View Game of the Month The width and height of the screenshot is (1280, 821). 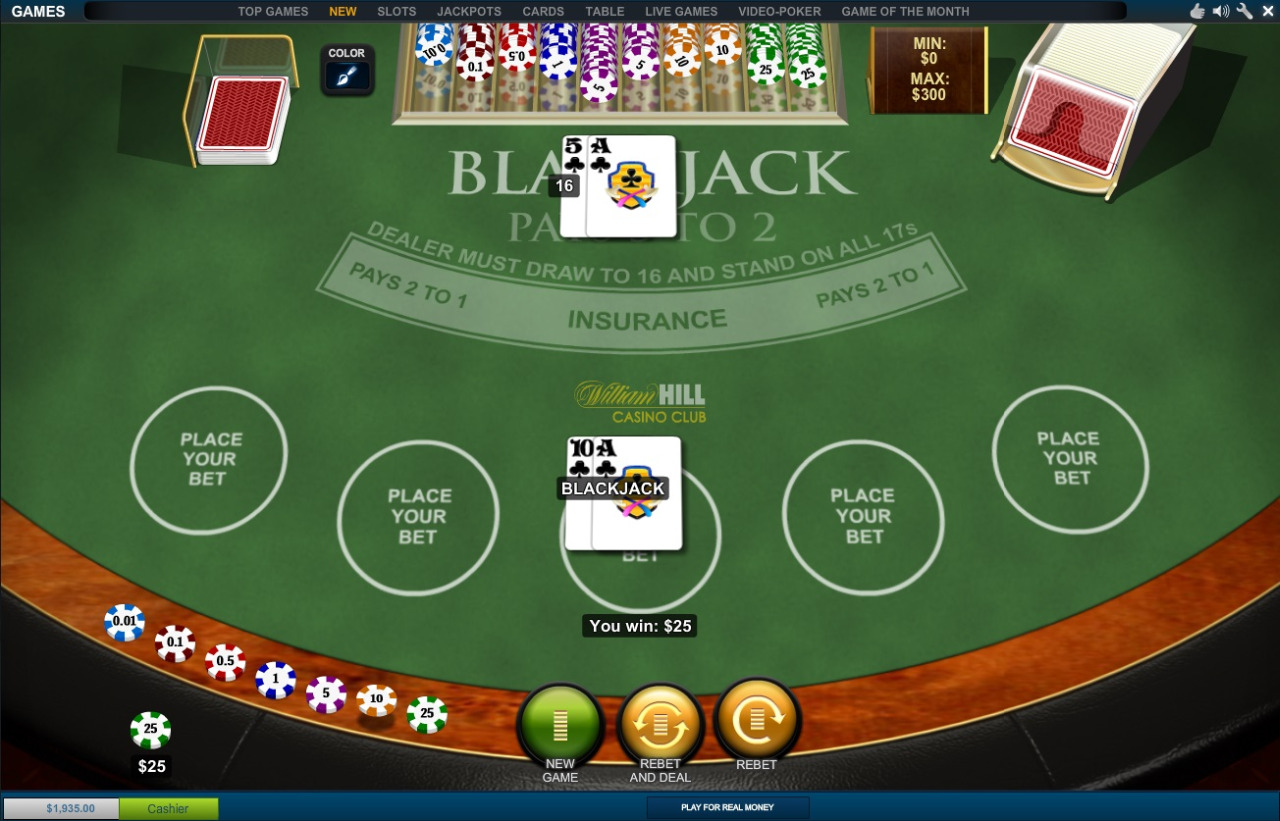click(905, 12)
